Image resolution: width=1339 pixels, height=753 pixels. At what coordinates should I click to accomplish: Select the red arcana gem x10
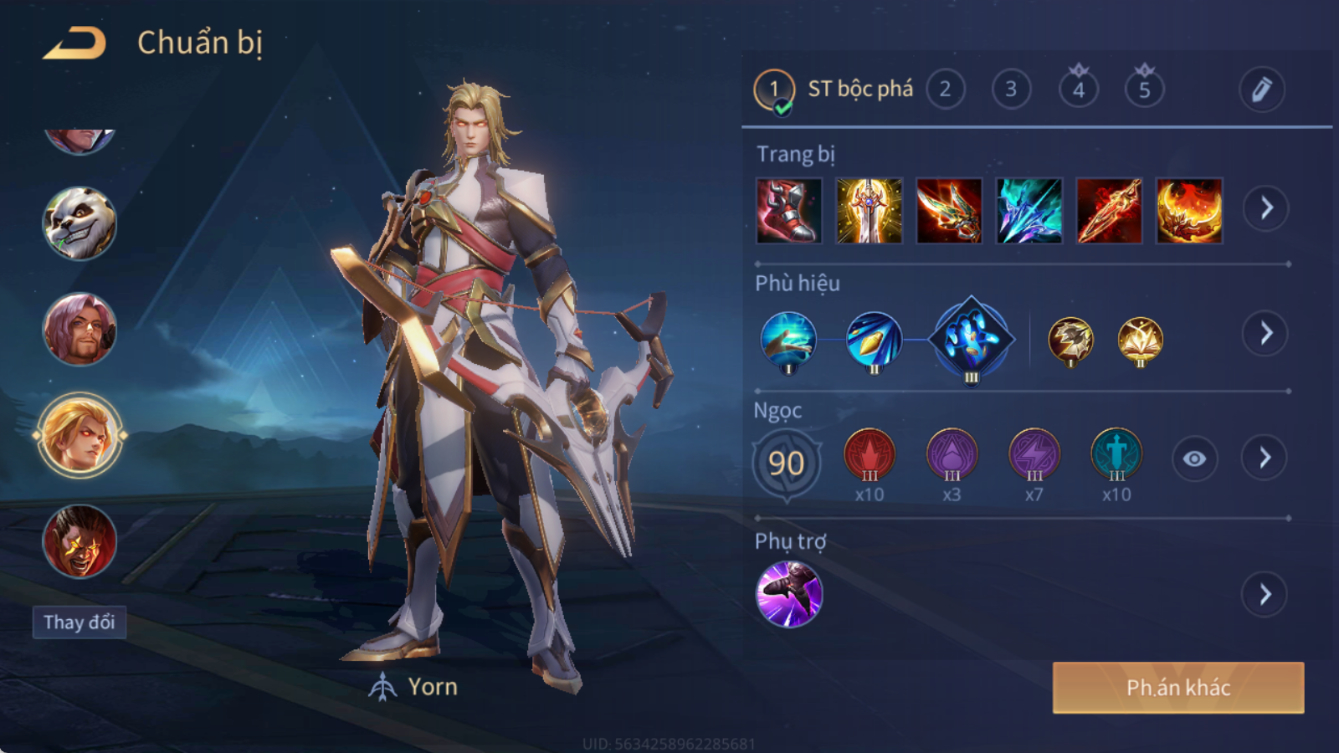(869, 455)
